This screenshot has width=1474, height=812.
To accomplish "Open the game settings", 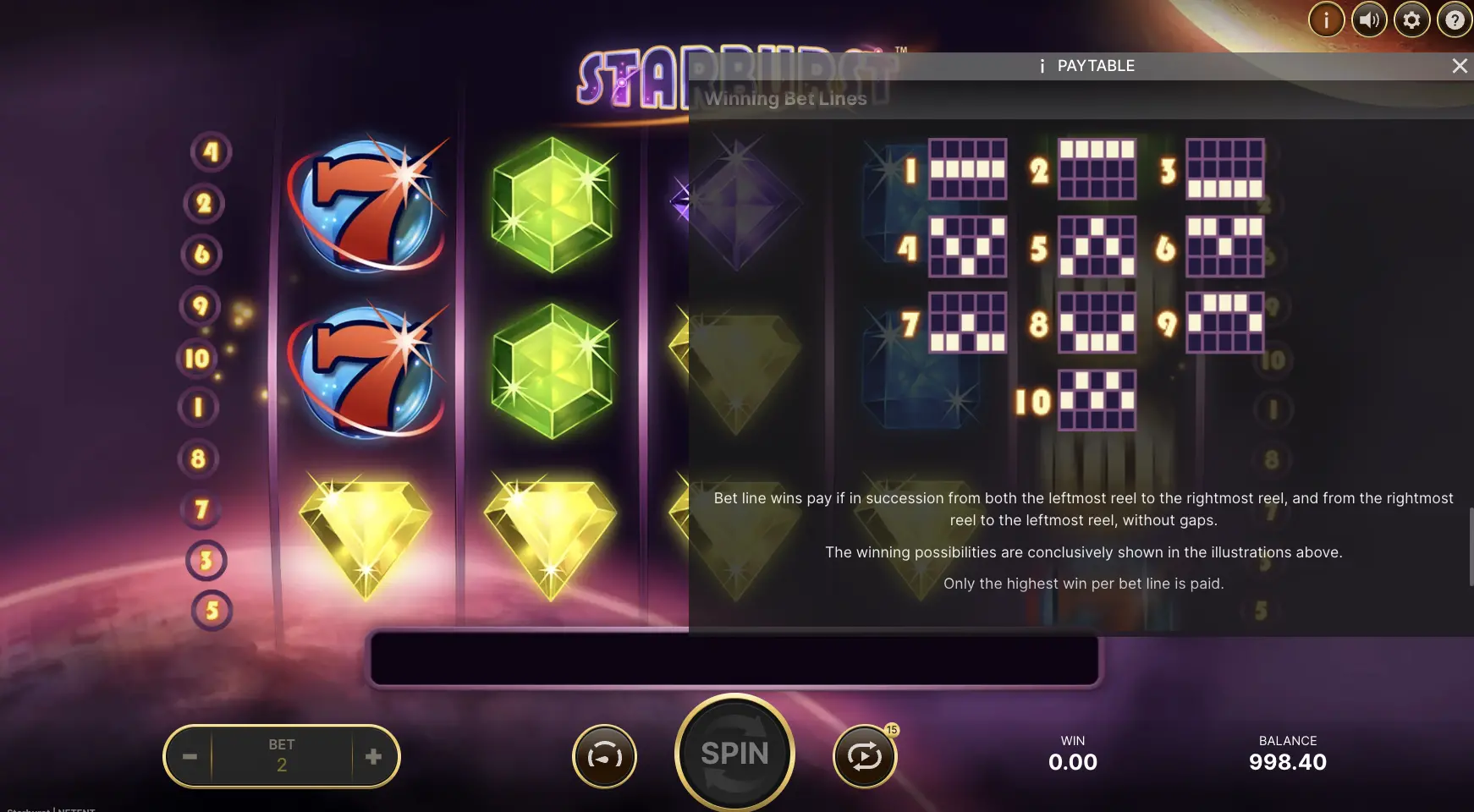I will (1413, 19).
